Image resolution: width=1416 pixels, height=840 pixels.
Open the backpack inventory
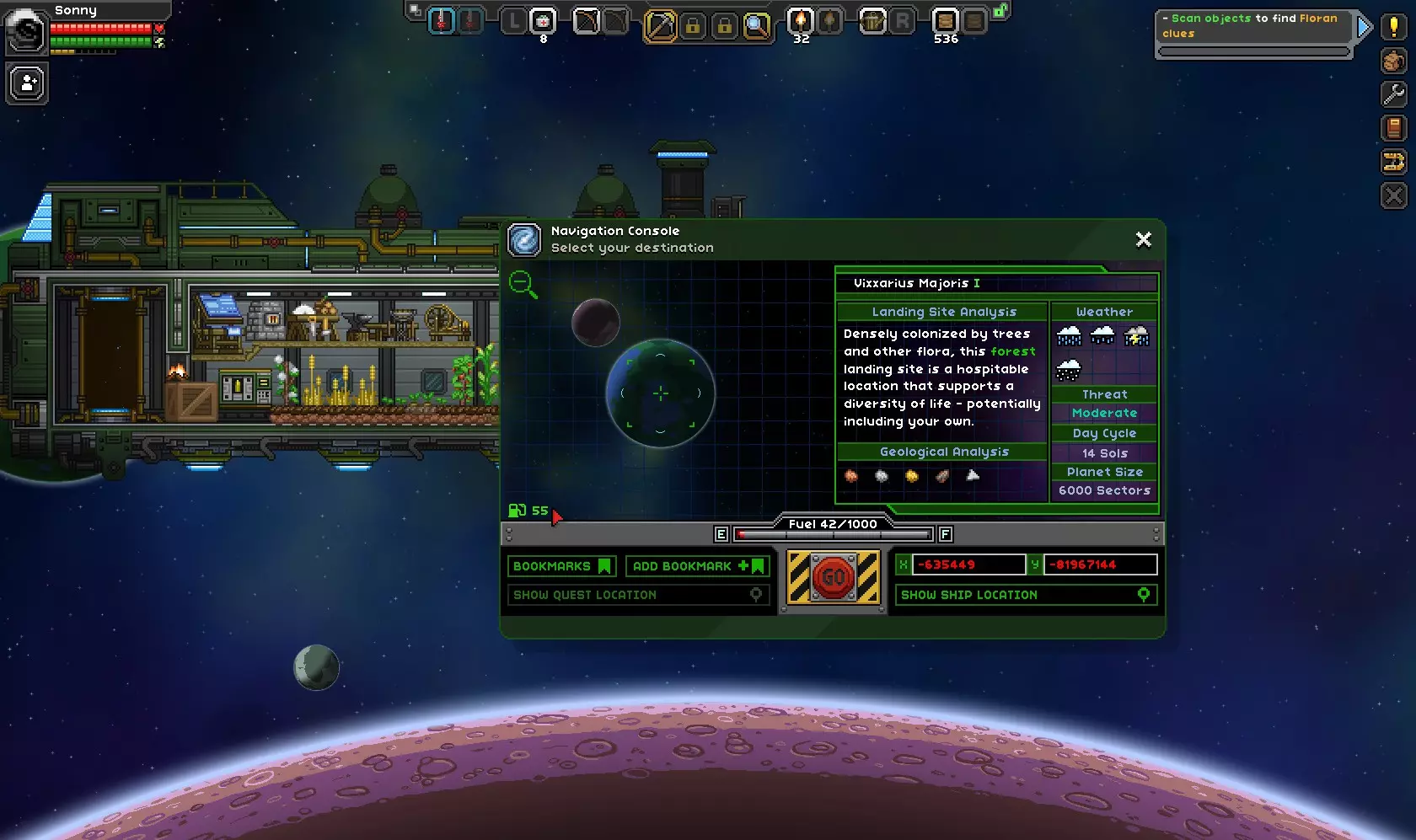pyautogui.click(x=1394, y=61)
